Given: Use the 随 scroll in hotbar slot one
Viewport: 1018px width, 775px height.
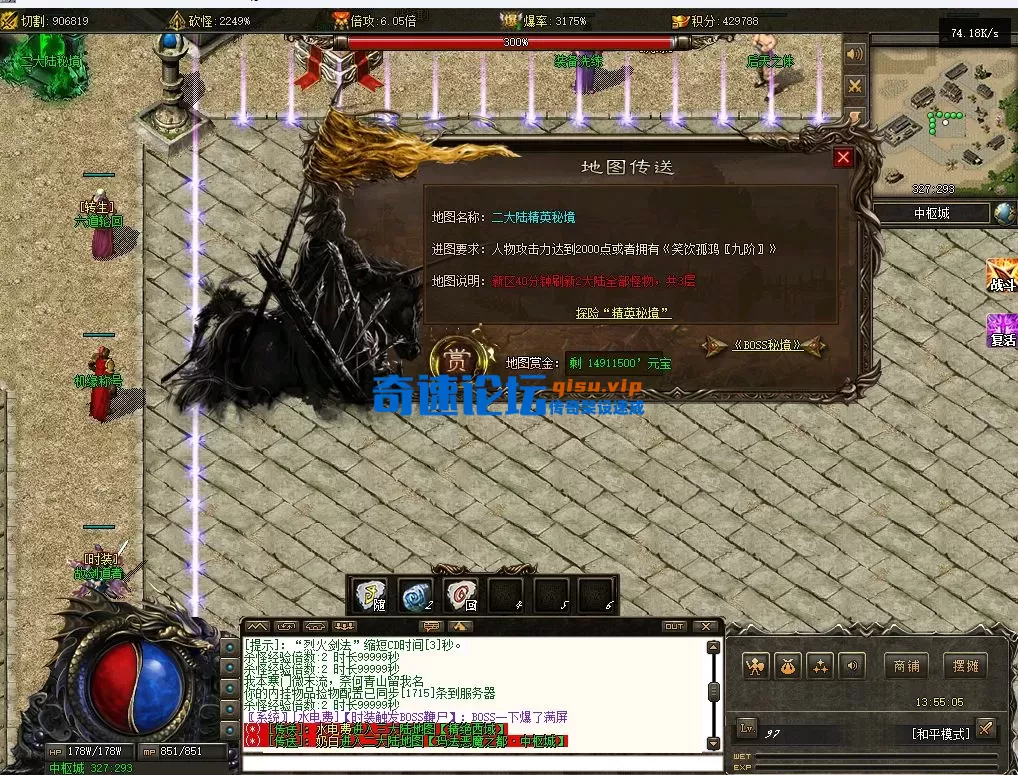Looking at the screenshot, I should (372, 595).
